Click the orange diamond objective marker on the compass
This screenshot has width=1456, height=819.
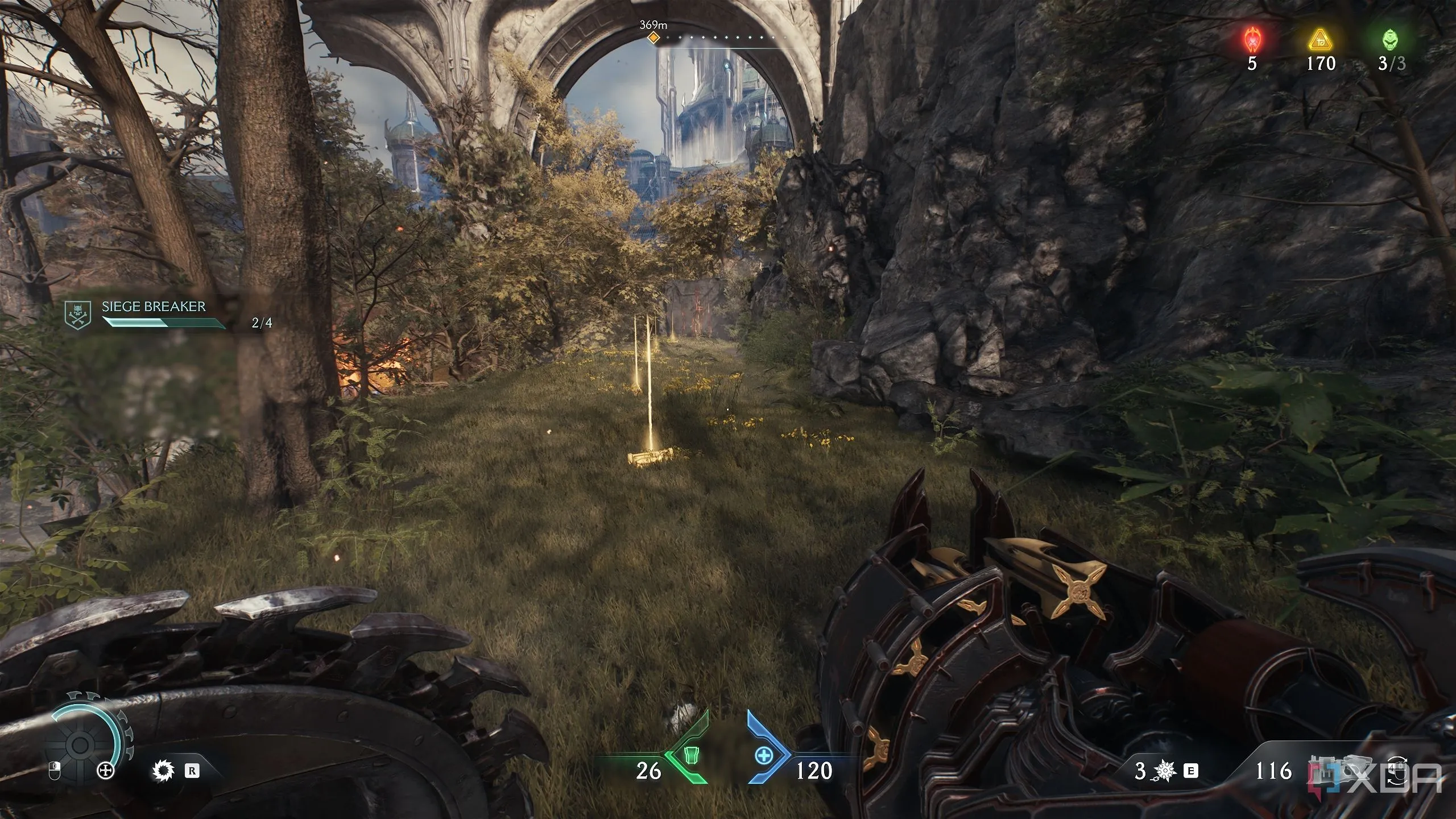653,38
